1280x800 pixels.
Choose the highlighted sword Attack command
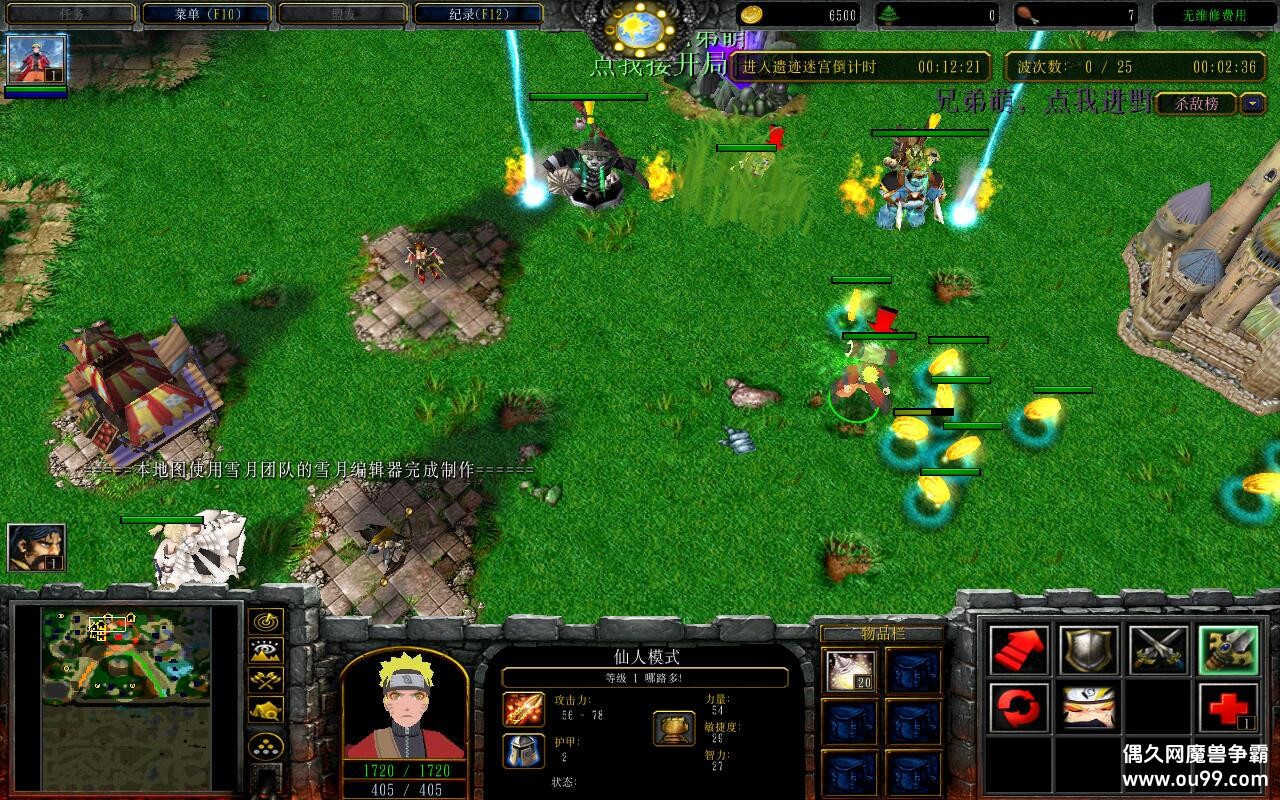tap(1228, 650)
